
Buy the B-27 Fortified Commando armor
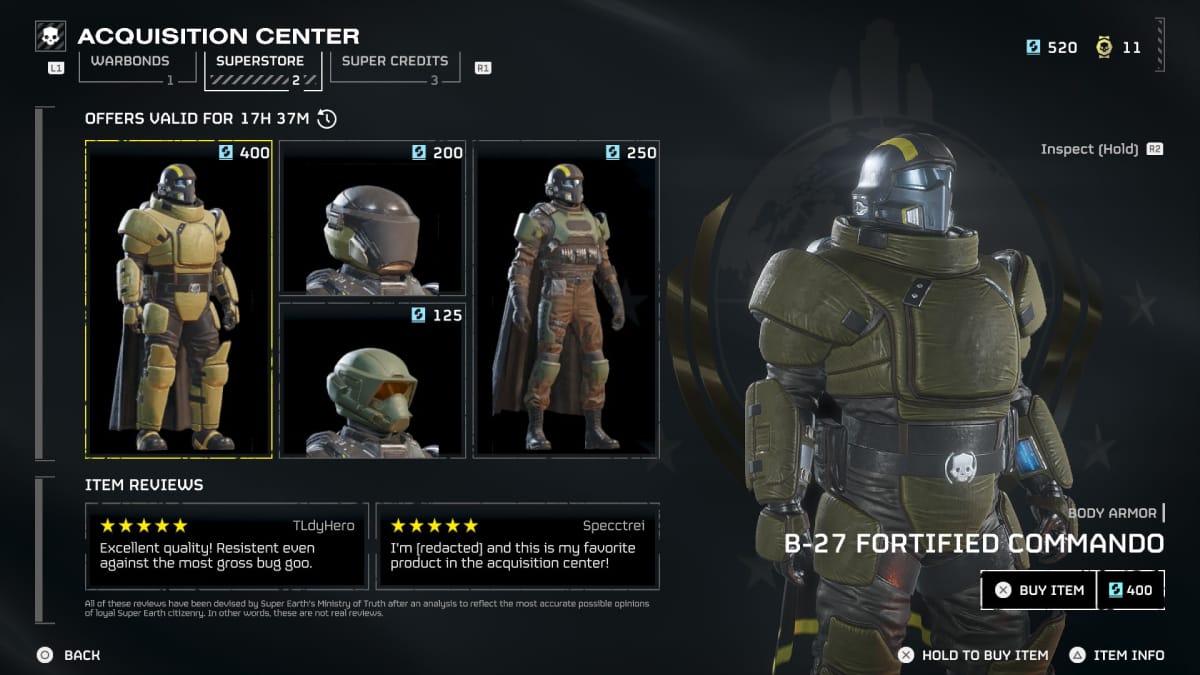click(1039, 590)
